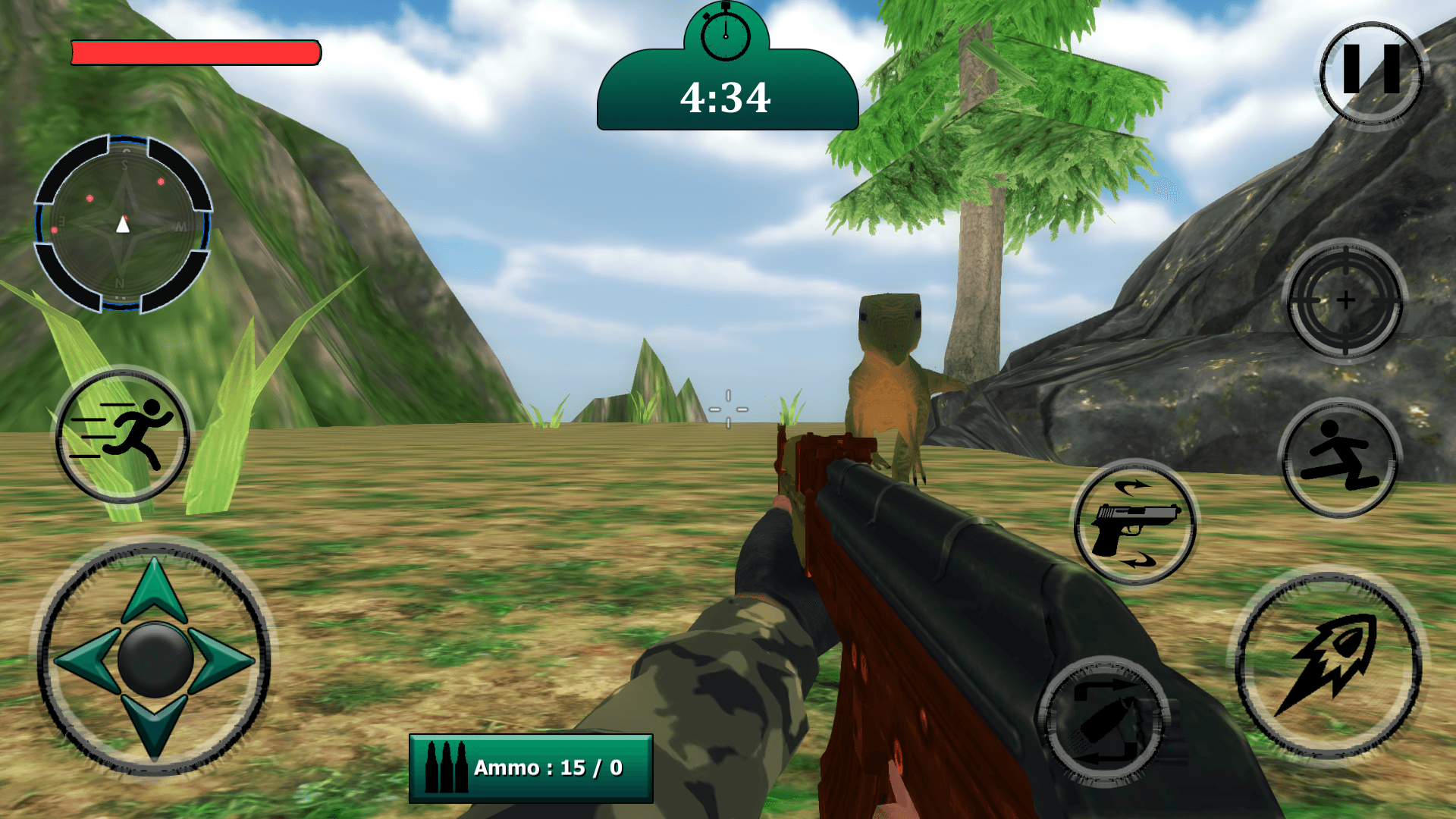Screen dimensions: 1456x819
Task: Activate the crosshair aim scope button
Action: pyautogui.click(x=1345, y=300)
